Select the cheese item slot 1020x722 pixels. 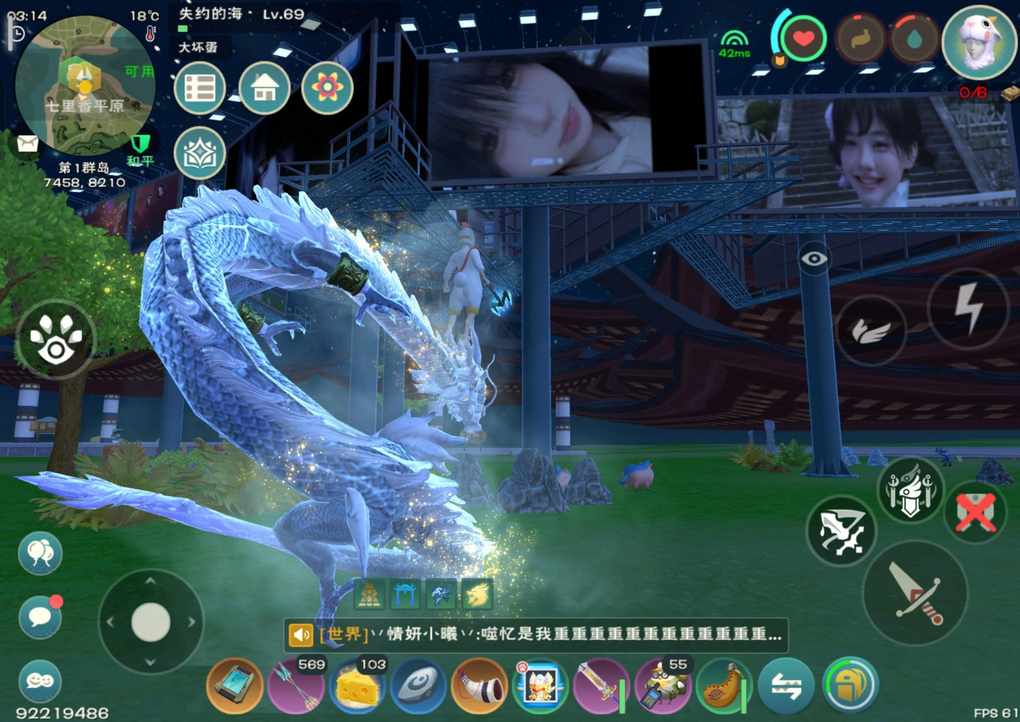point(357,687)
